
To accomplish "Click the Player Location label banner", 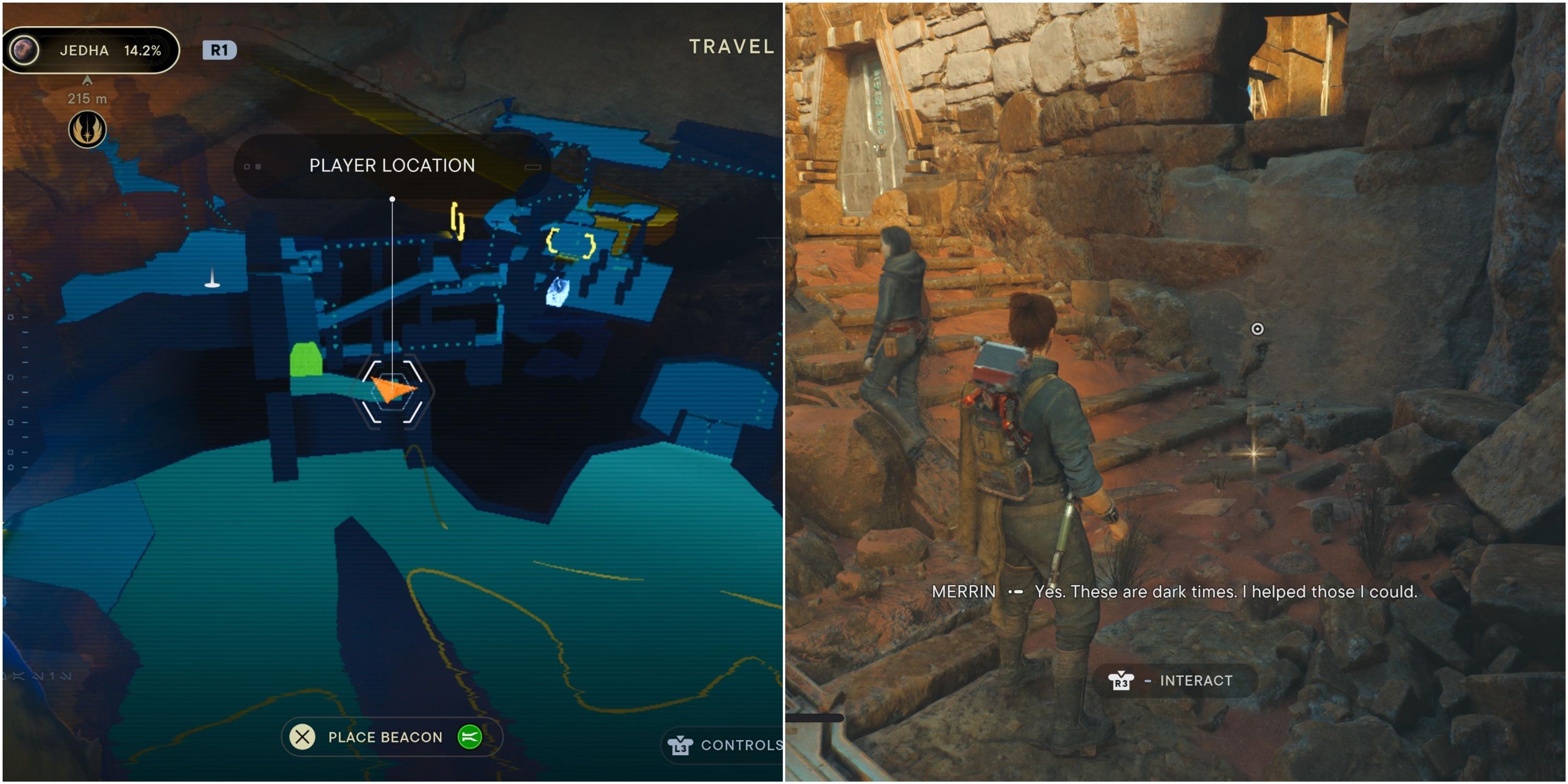I will [391, 165].
